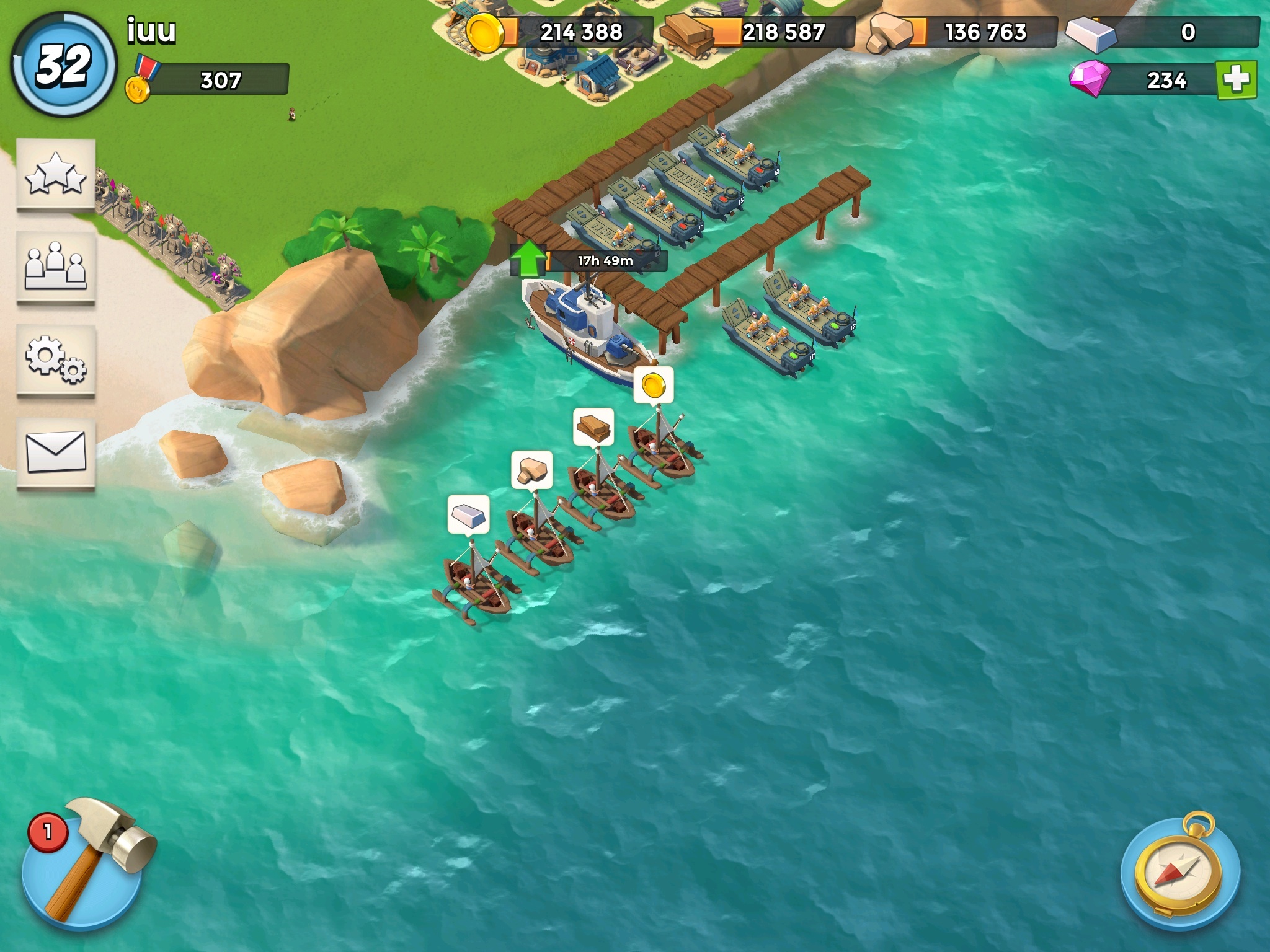The width and height of the screenshot is (1270, 952).
Task: Open the achievements stars menu
Action: coord(56,174)
